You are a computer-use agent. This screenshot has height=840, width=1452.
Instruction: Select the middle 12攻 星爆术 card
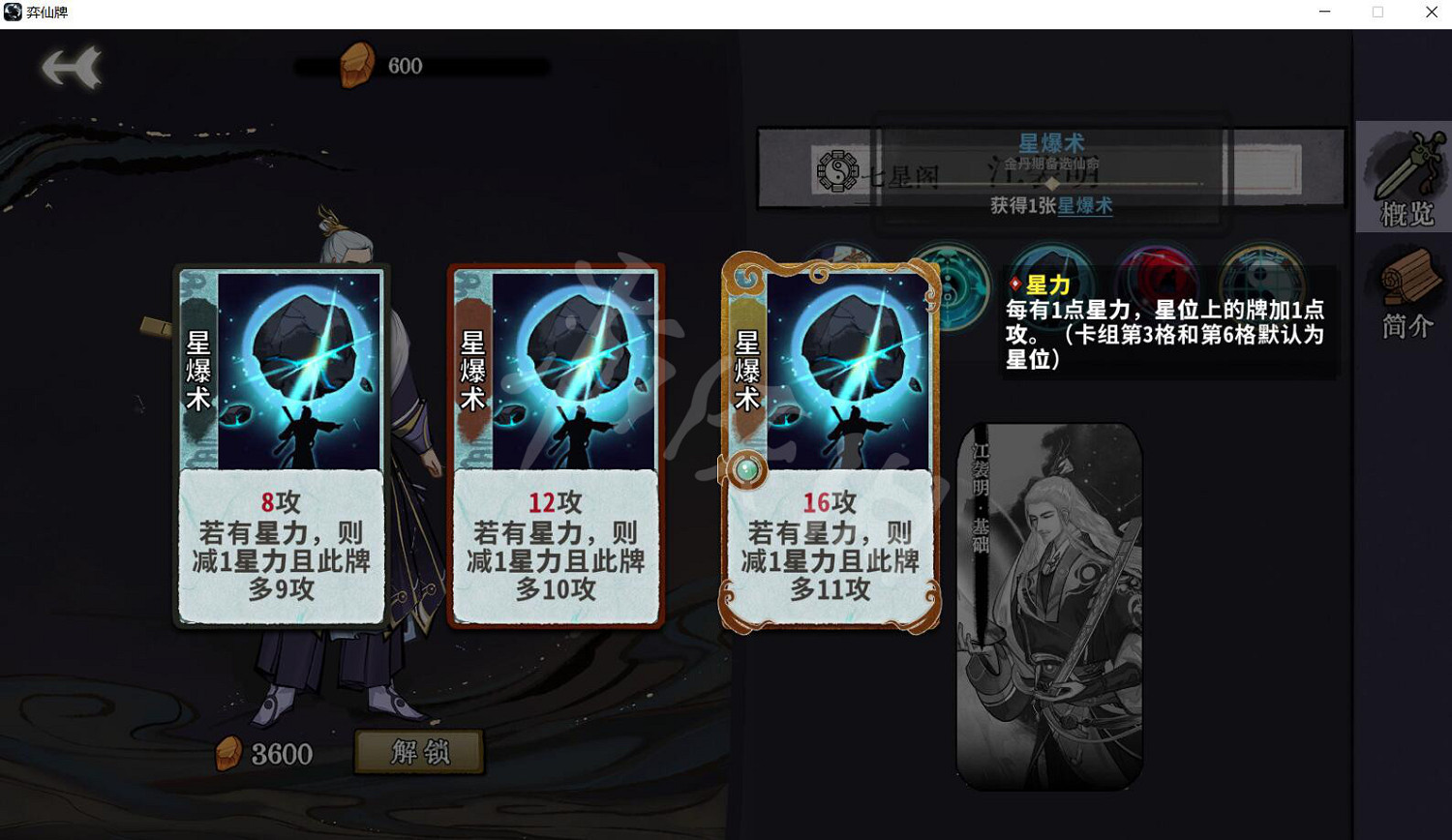point(557,445)
